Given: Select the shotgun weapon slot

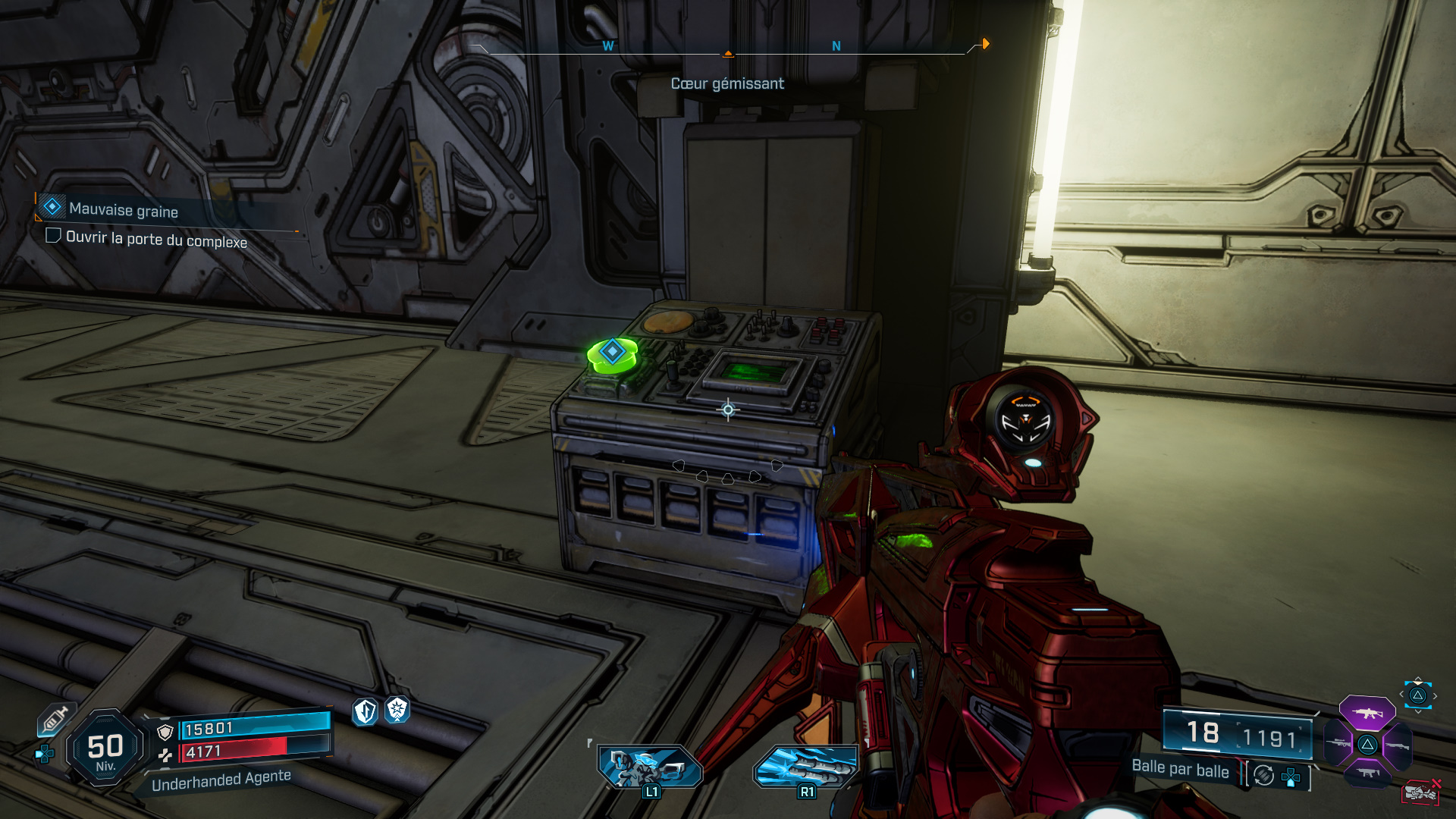Looking at the screenshot, I should 1397,745.
